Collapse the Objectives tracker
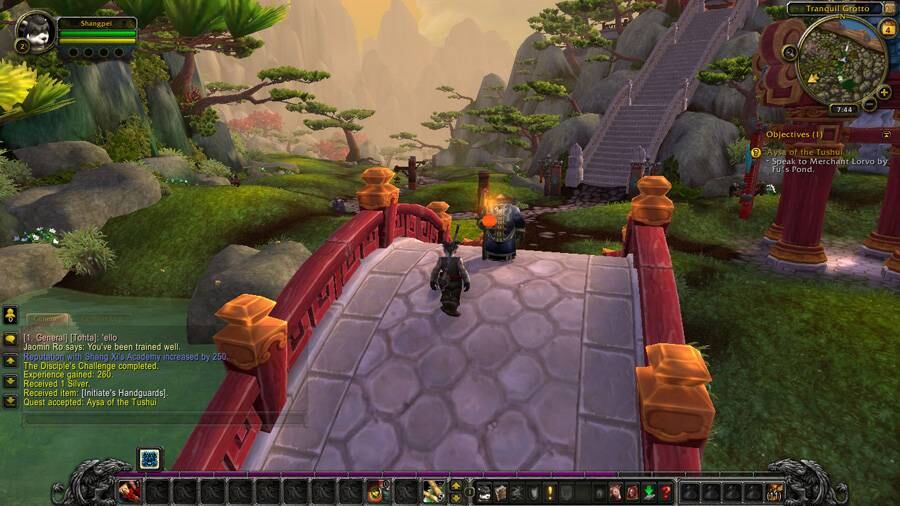Screen dimensions: 900x506 pos(886,134)
